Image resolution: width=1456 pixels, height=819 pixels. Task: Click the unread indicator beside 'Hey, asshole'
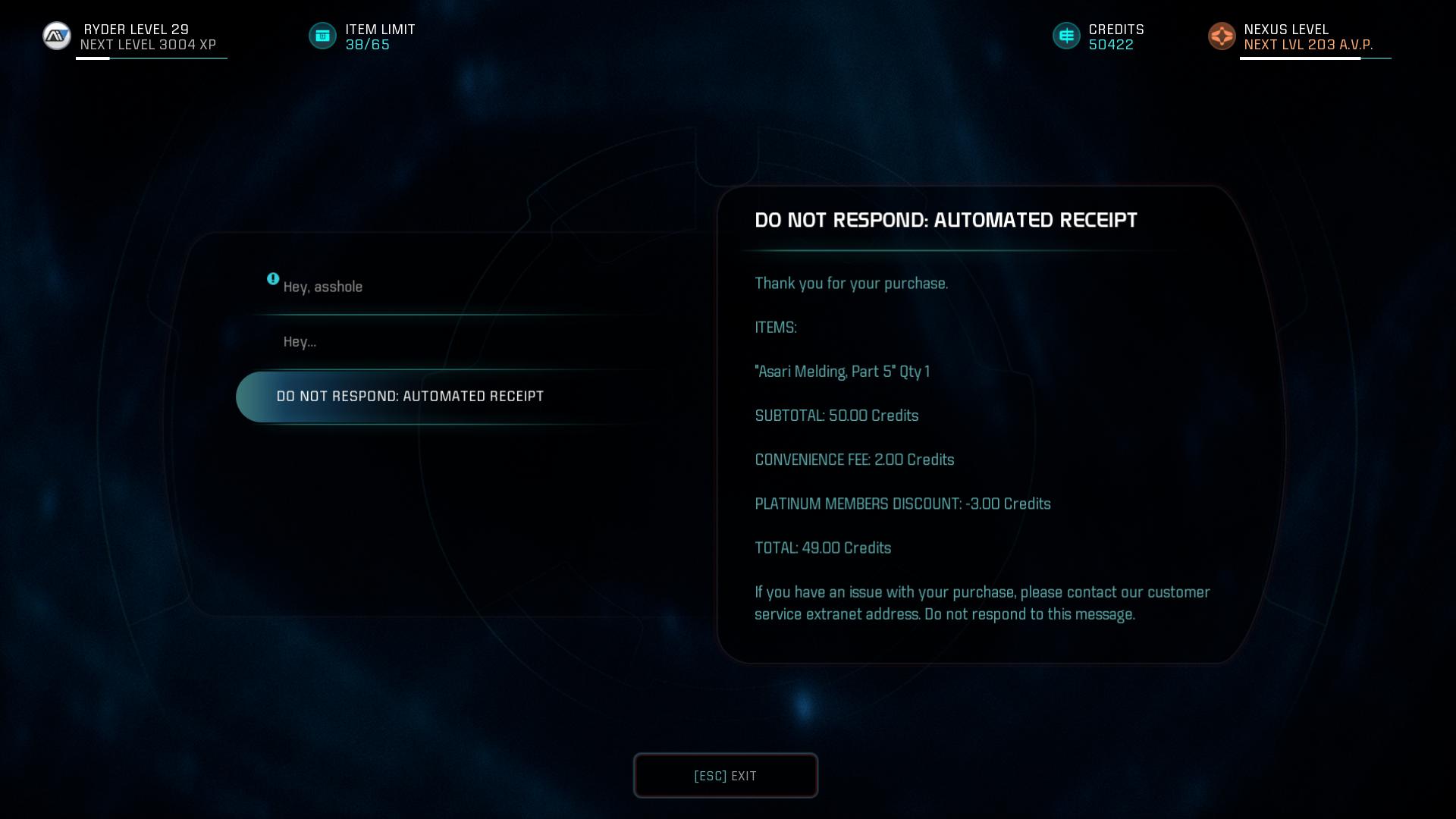click(273, 279)
